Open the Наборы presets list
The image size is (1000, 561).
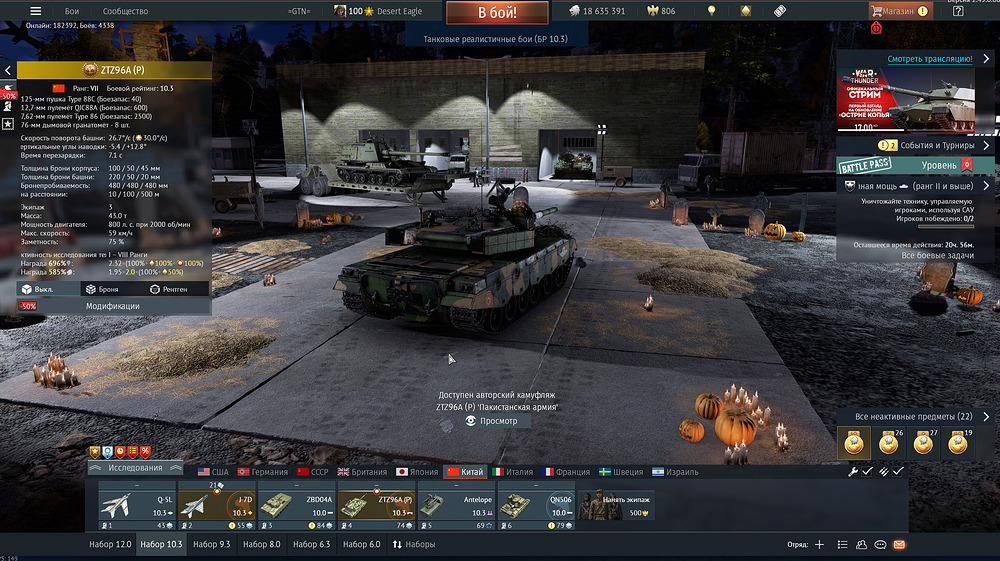tap(413, 545)
